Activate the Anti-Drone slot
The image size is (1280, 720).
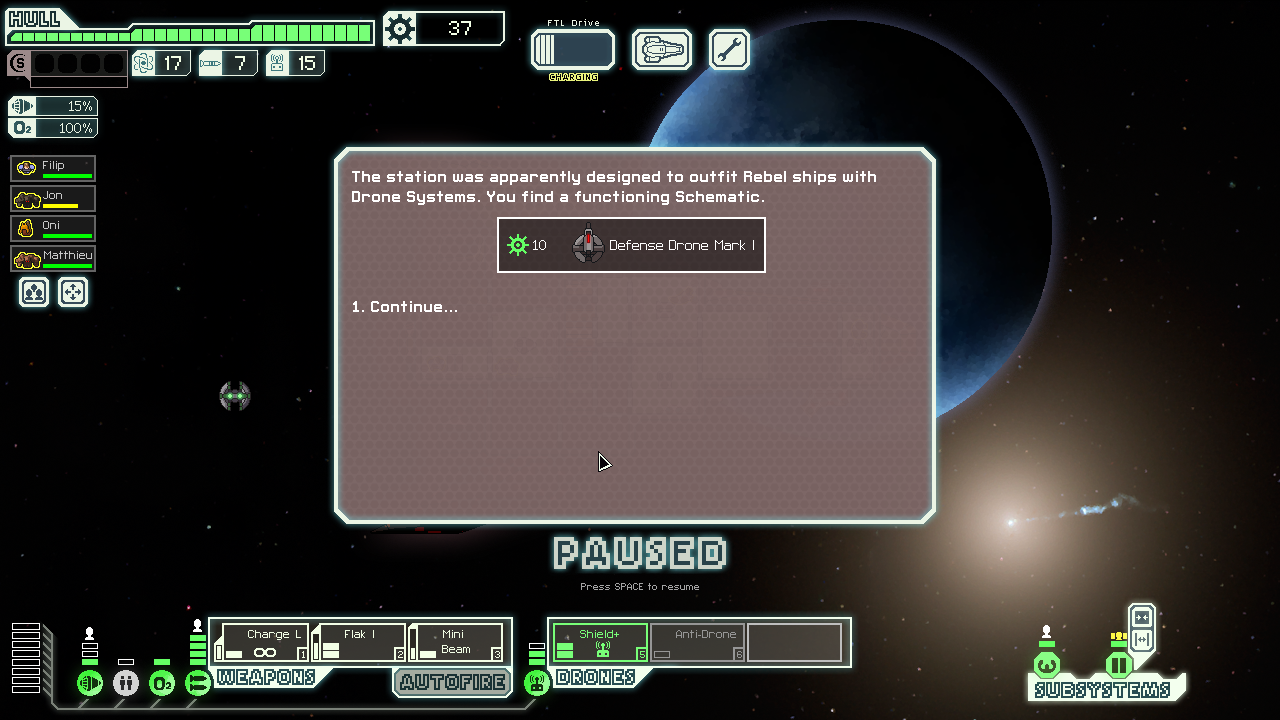tap(697, 642)
